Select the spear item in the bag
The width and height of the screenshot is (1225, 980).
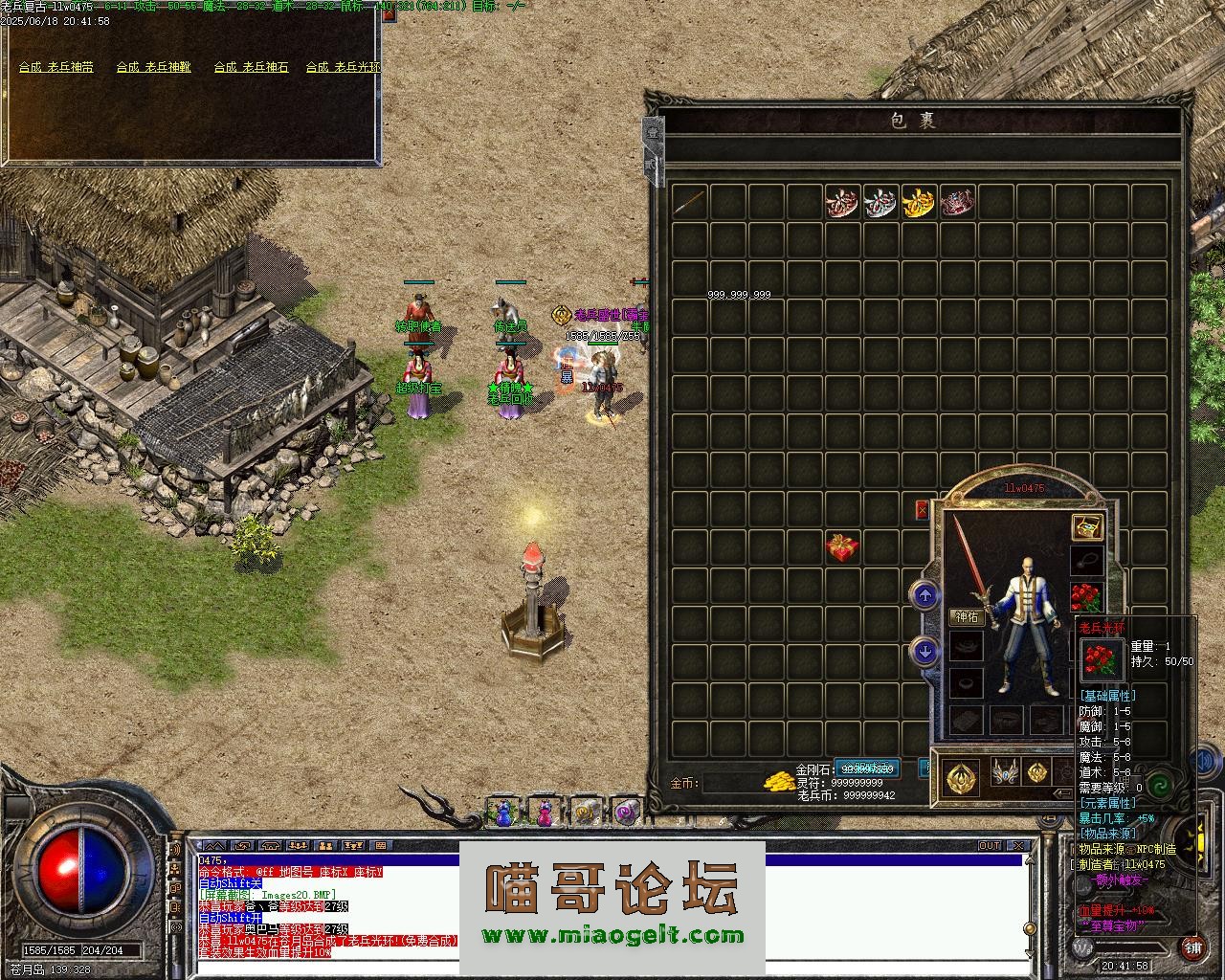(689, 202)
